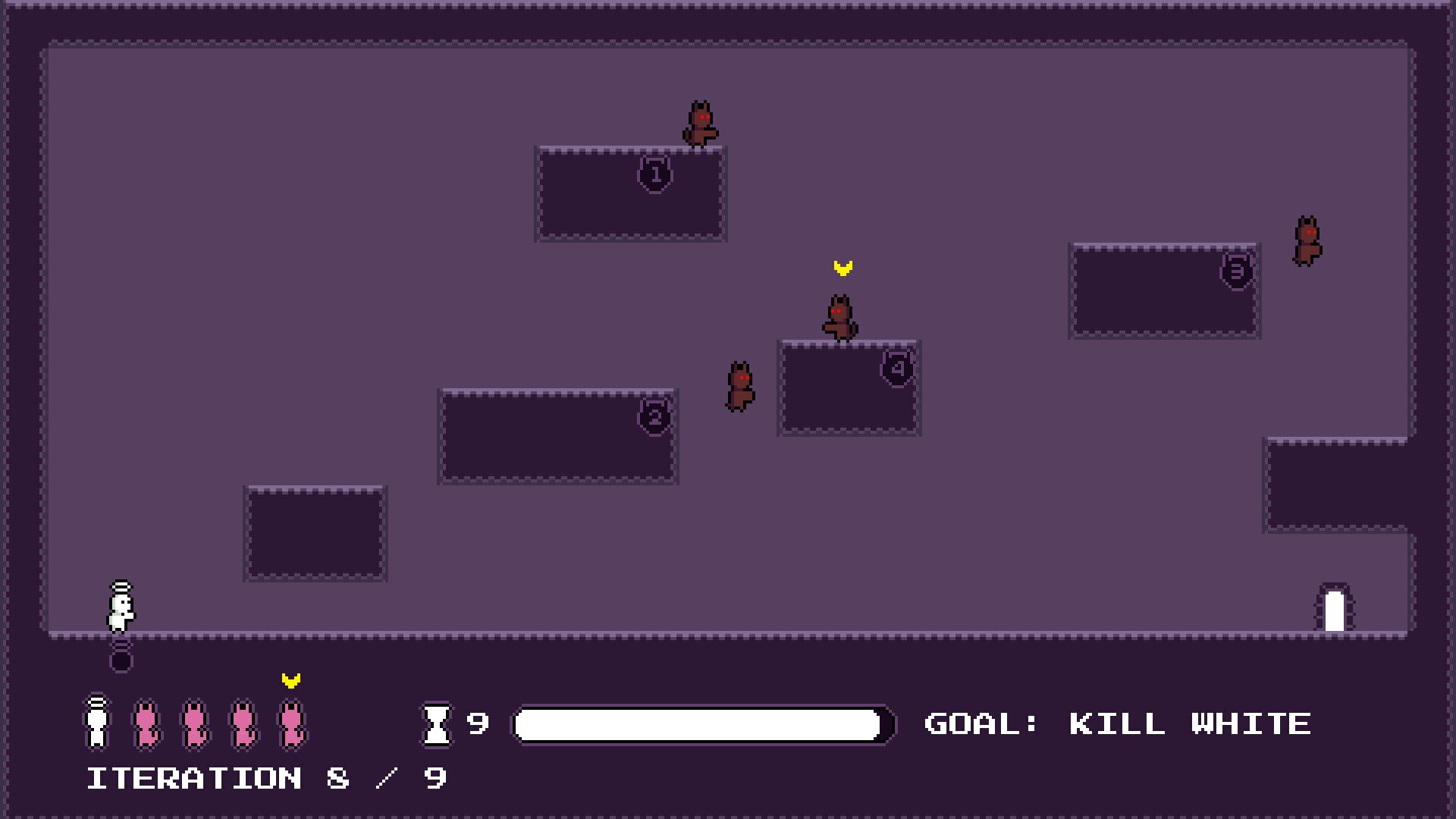Expand the yellow chevron above the lineup

[x=289, y=681]
